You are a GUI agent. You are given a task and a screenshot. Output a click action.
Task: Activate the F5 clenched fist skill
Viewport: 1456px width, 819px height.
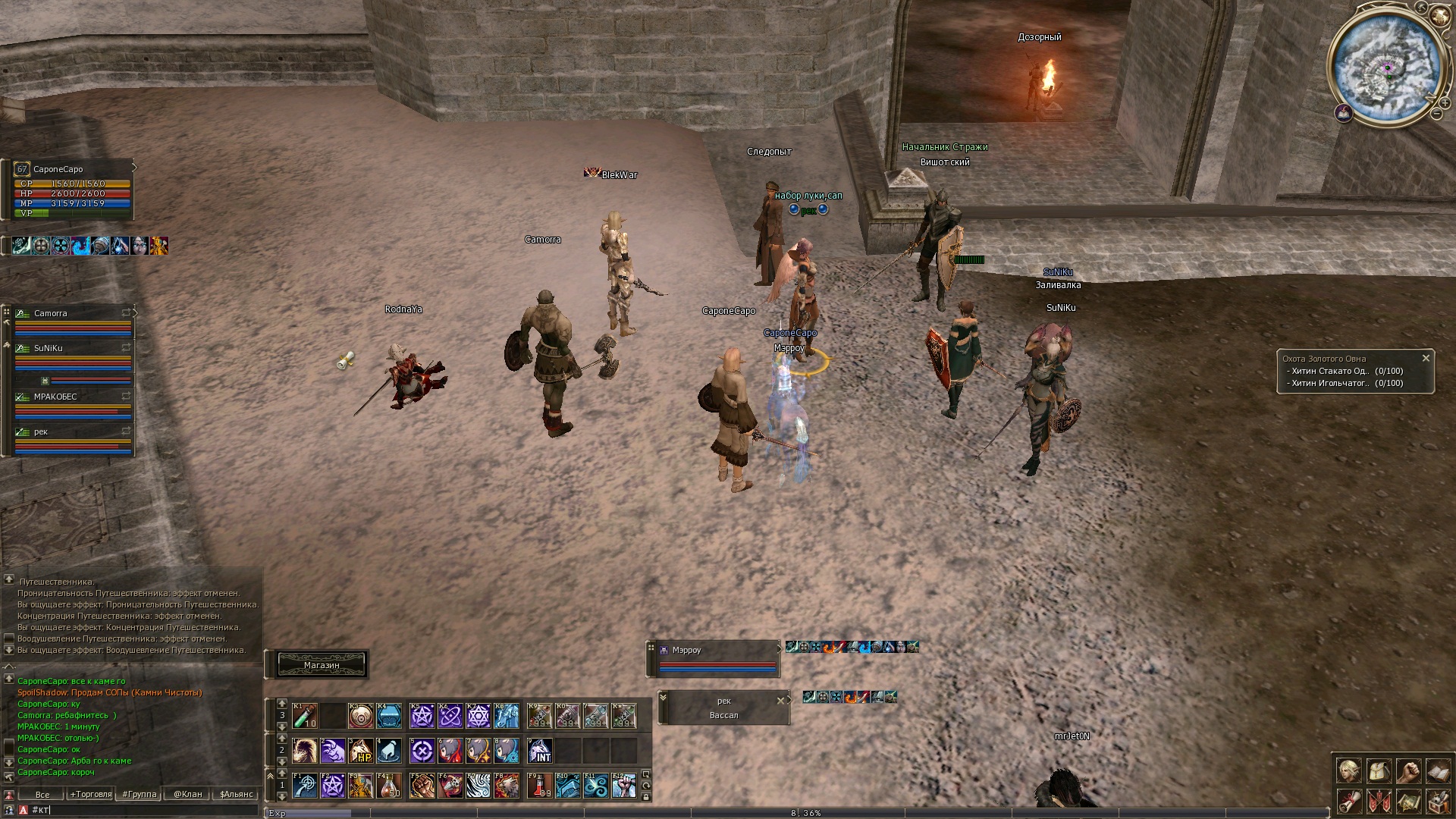(x=422, y=786)
